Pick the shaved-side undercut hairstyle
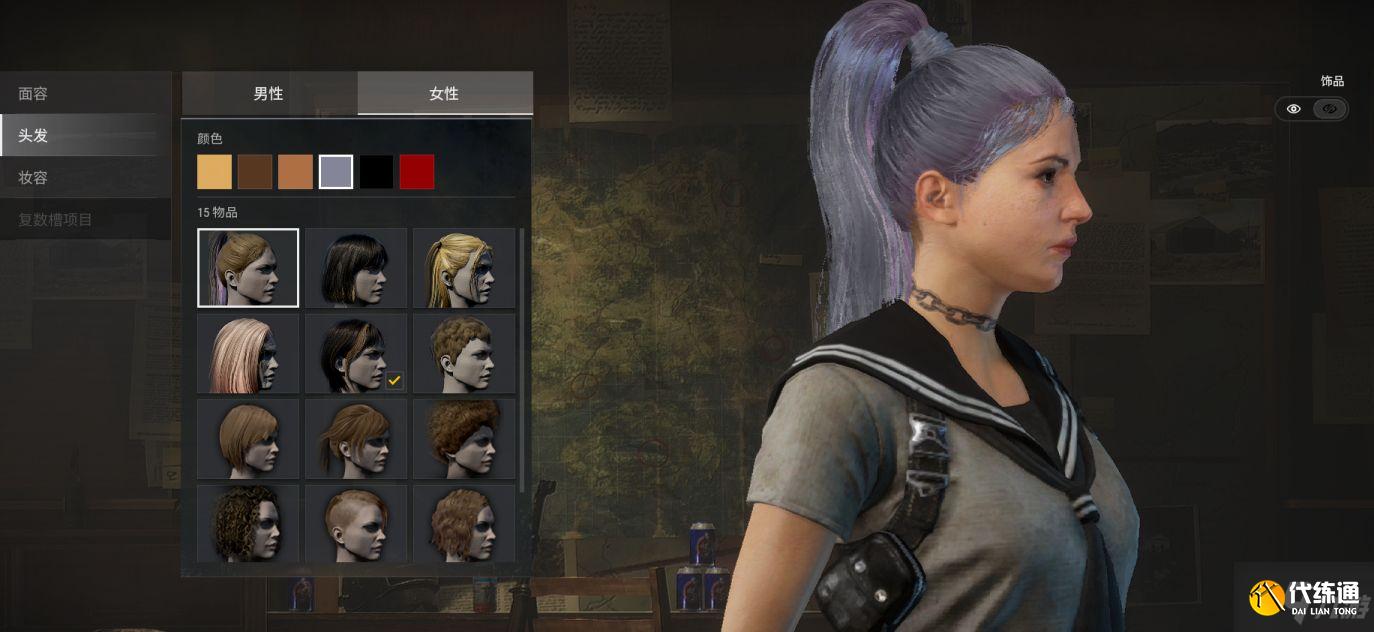1374x632 pixels. [x=356, y=523]
